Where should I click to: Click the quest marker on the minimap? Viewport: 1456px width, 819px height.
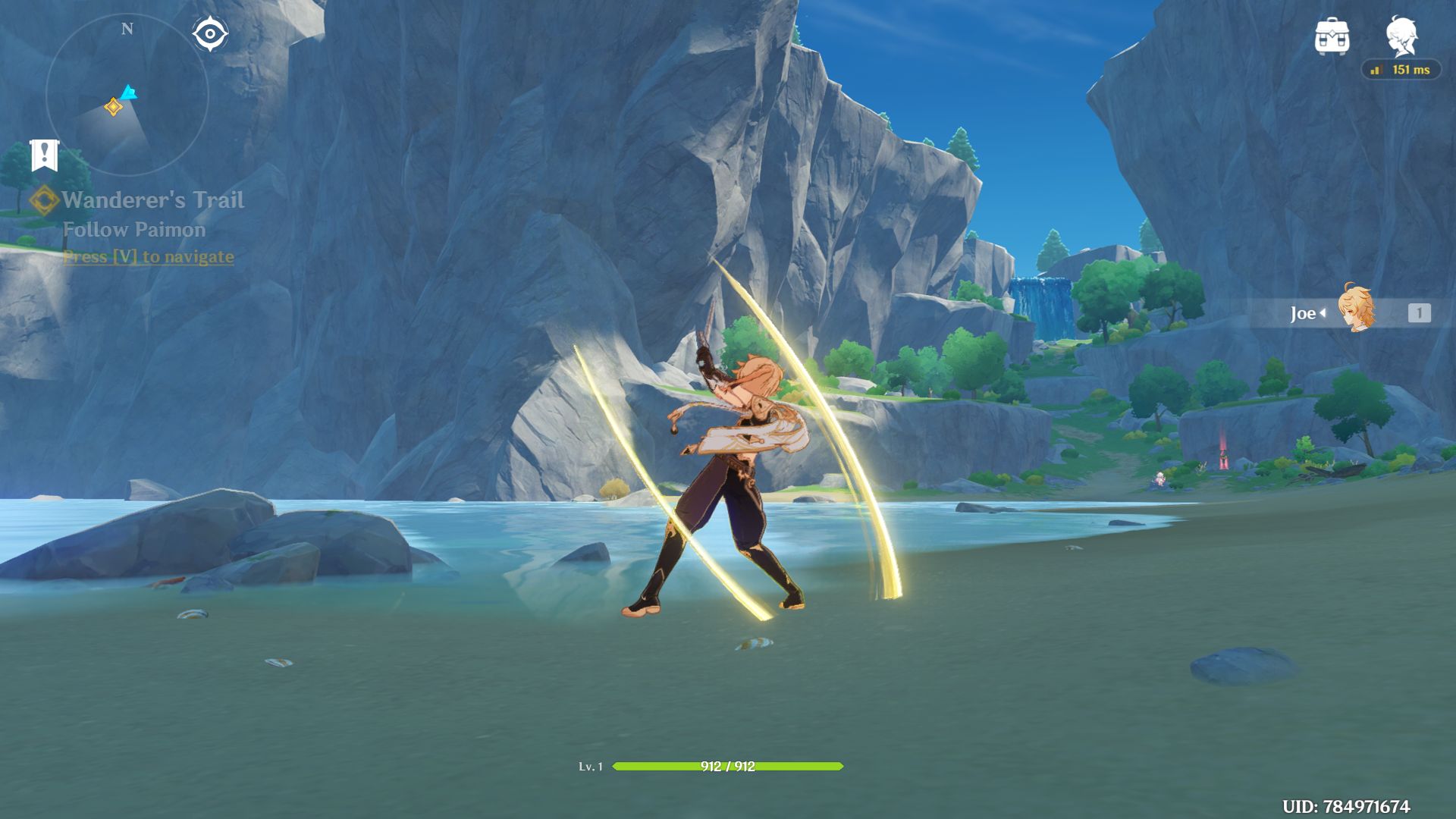(113, 107)
